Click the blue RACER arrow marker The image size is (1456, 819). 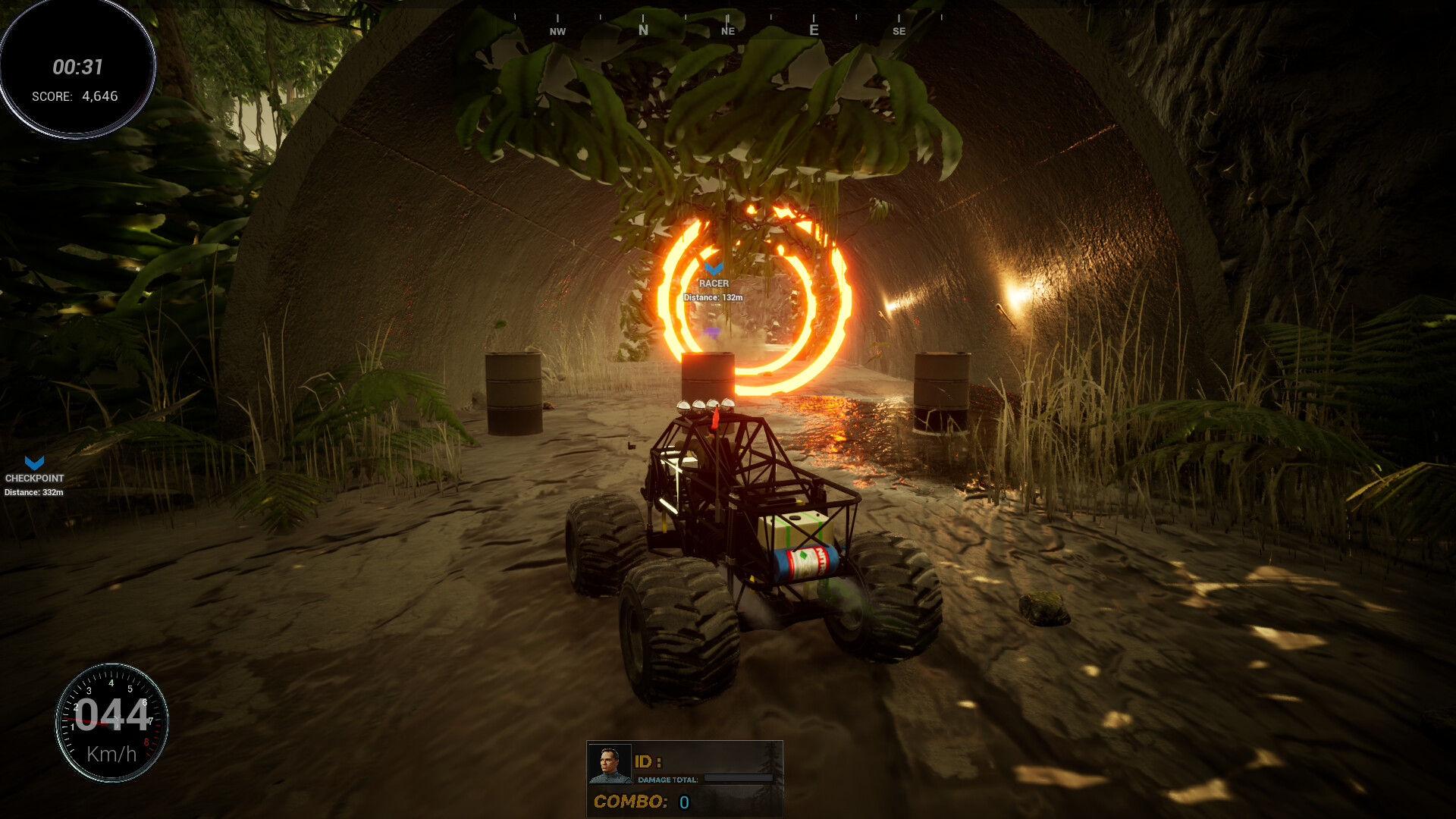tap(714, 269)
